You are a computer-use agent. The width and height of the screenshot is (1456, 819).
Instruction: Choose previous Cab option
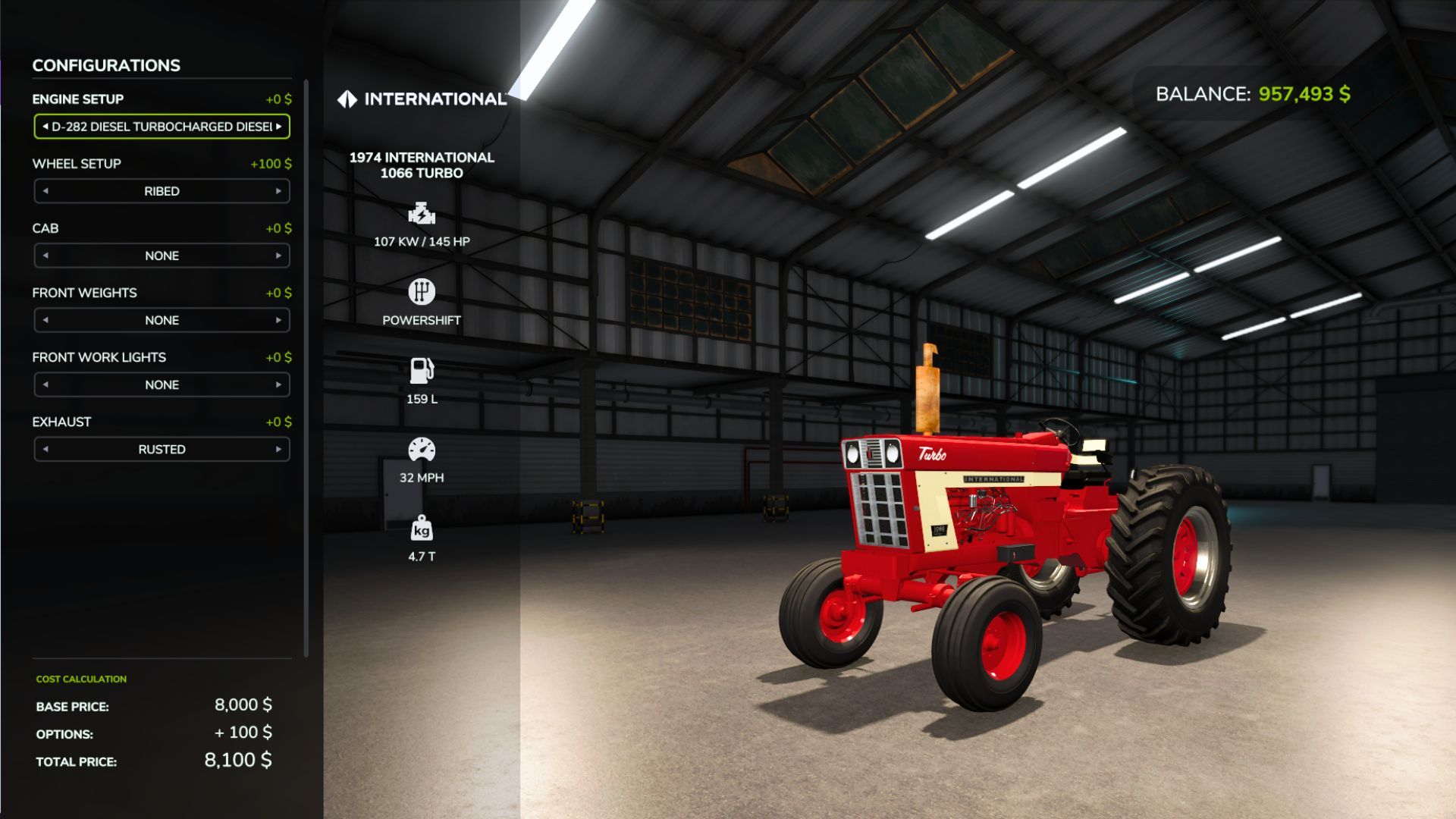(x=45, y=256)
